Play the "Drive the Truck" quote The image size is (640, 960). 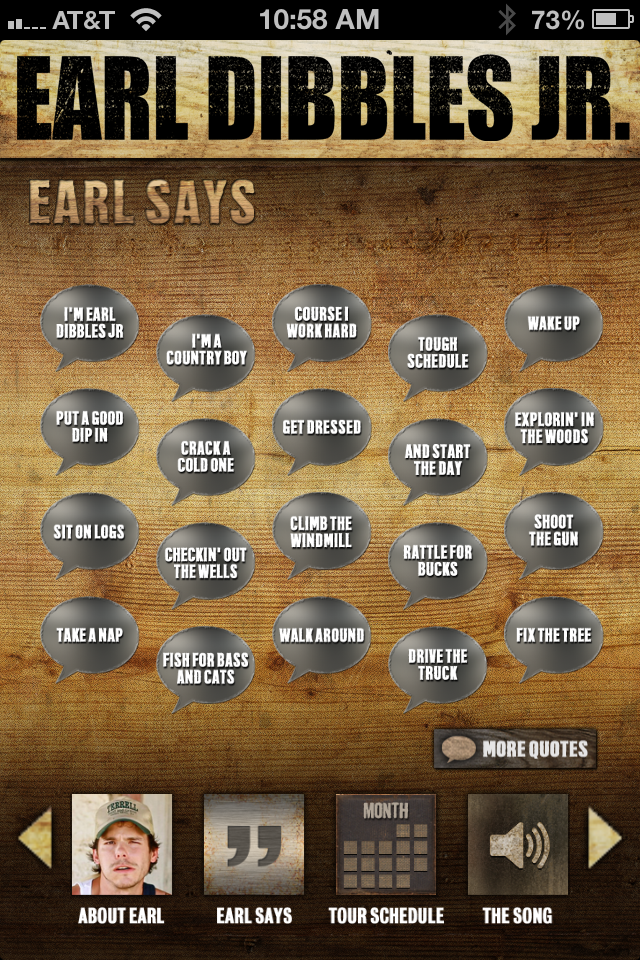click(437, 665)
